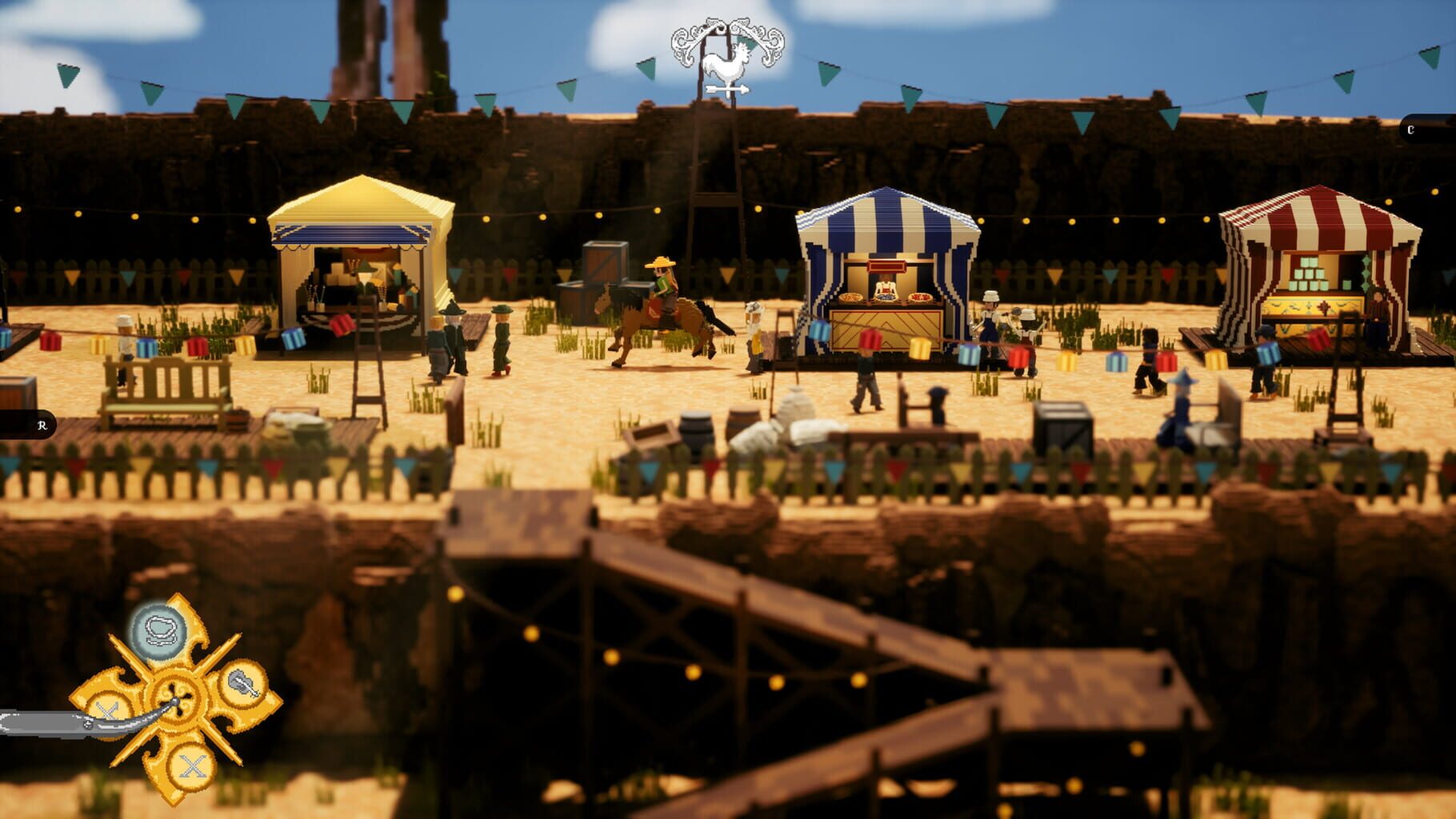The image size is (1456, 819).
Task: Click the vendor inside the blue-striped food stall
Action: pyautogui.click(x=886, y=288)
